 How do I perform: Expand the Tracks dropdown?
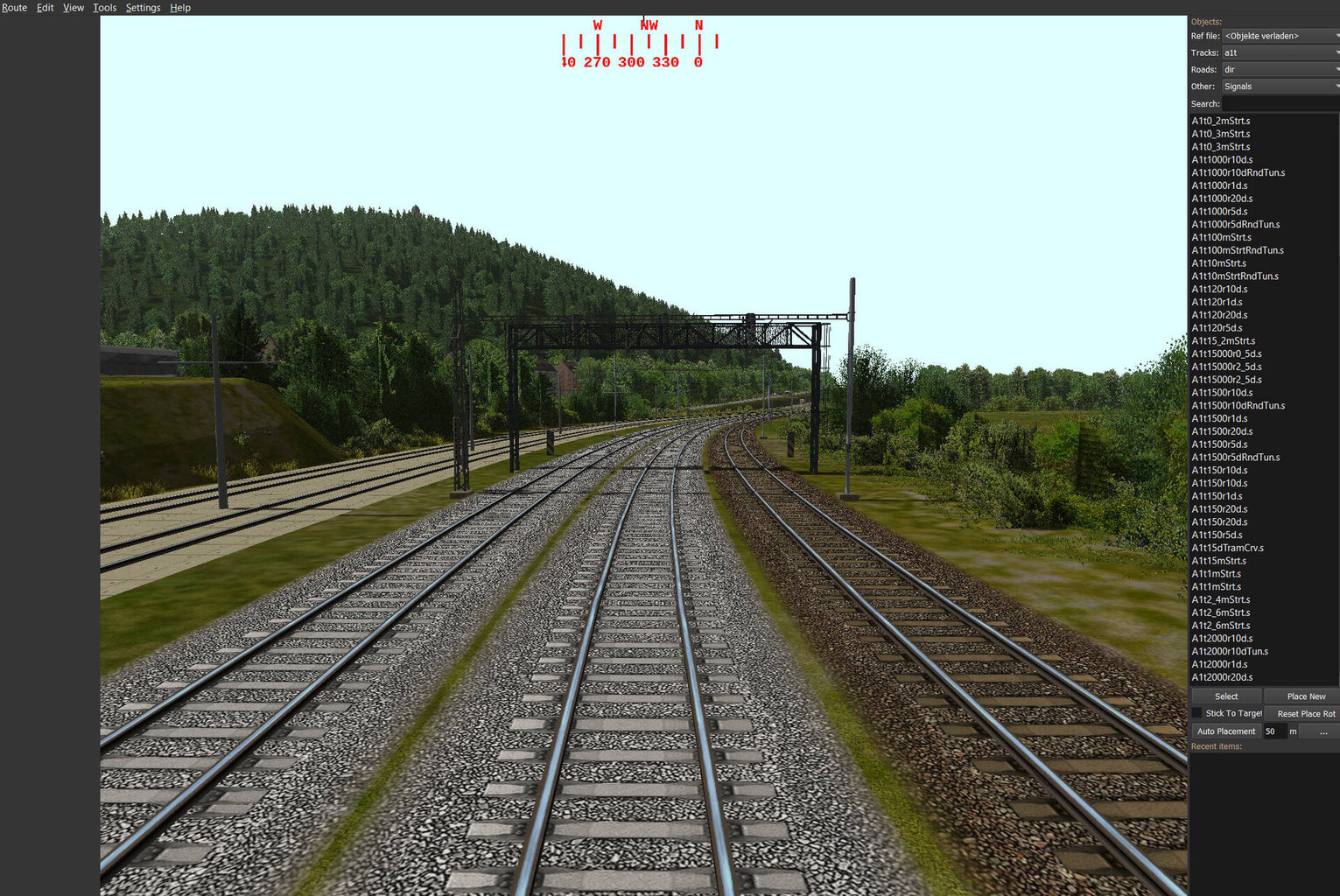pyautogui.click(x=1280, y=52)
